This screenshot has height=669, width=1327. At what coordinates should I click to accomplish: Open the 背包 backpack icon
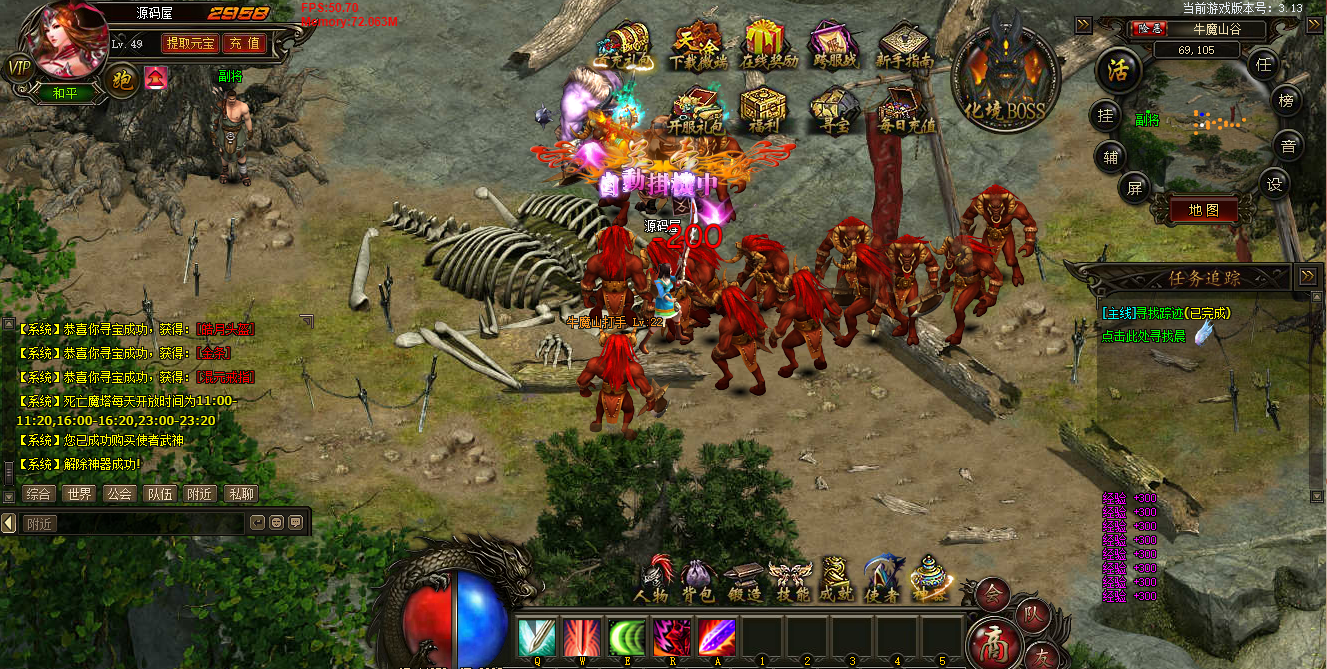coord(698,580)
